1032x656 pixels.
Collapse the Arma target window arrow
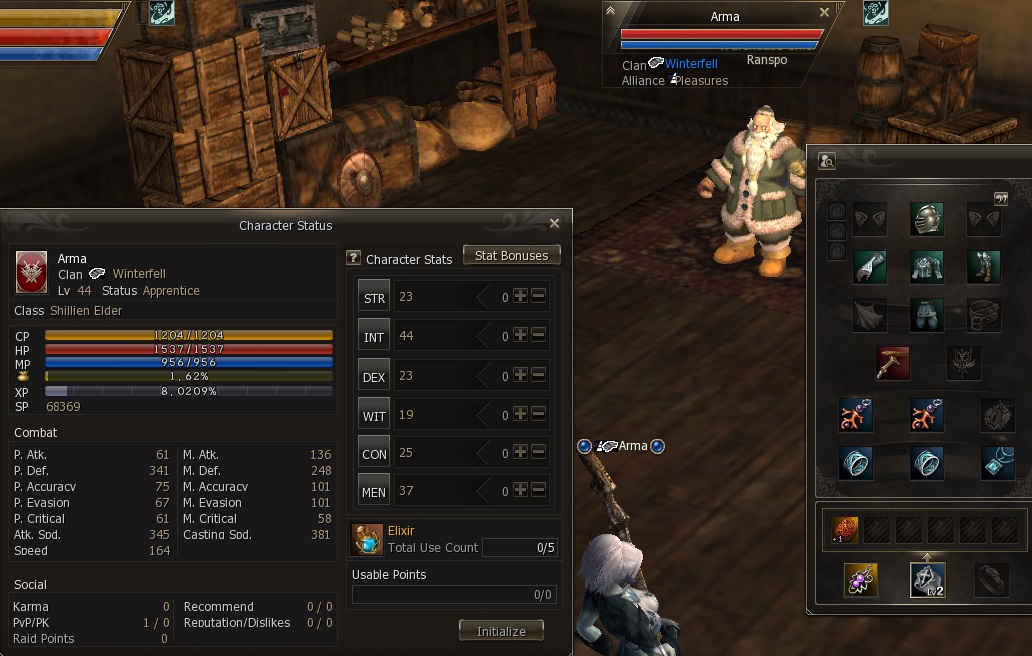tap(611, 11)
